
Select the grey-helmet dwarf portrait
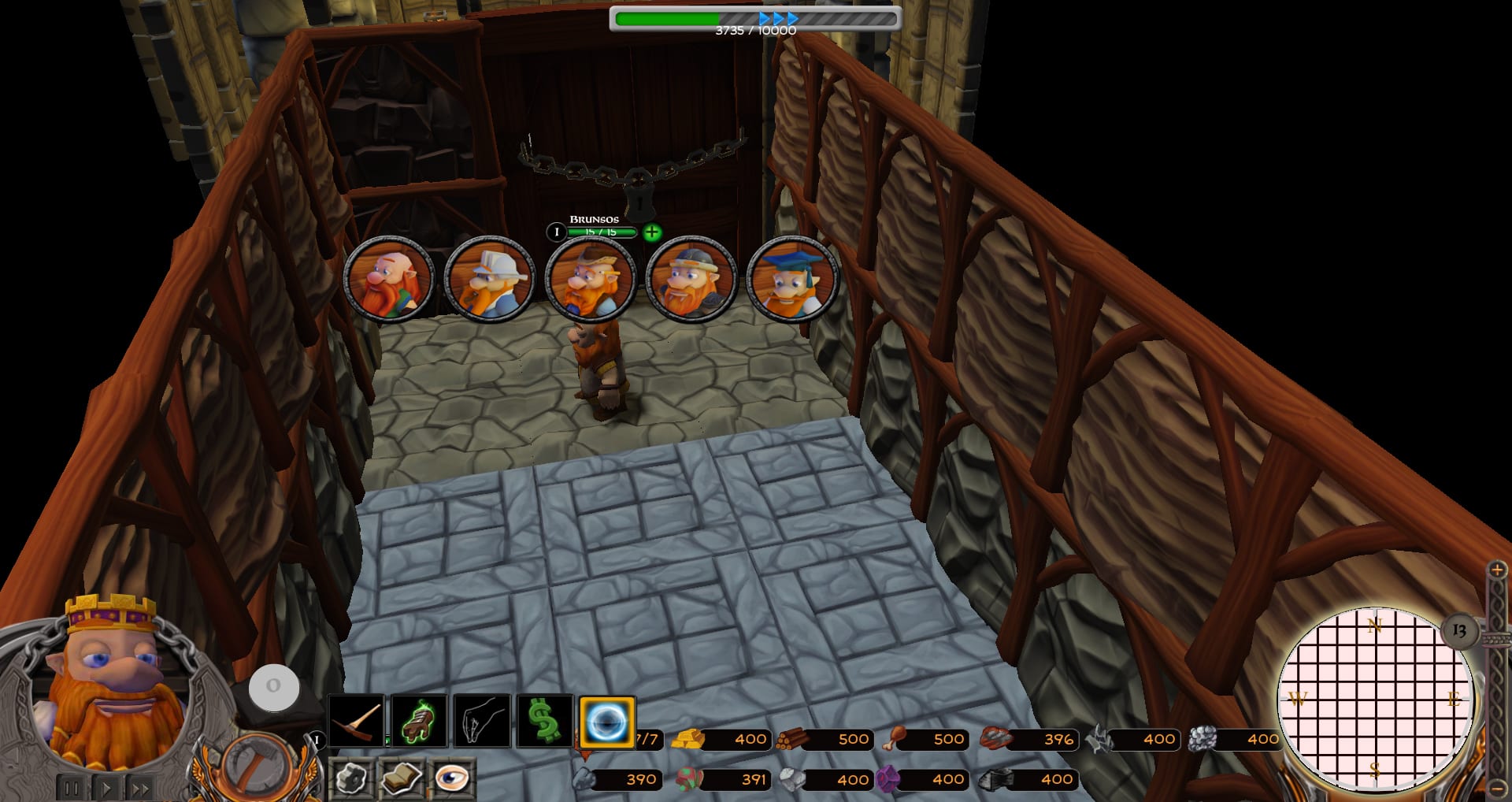[x=691, y=279]
